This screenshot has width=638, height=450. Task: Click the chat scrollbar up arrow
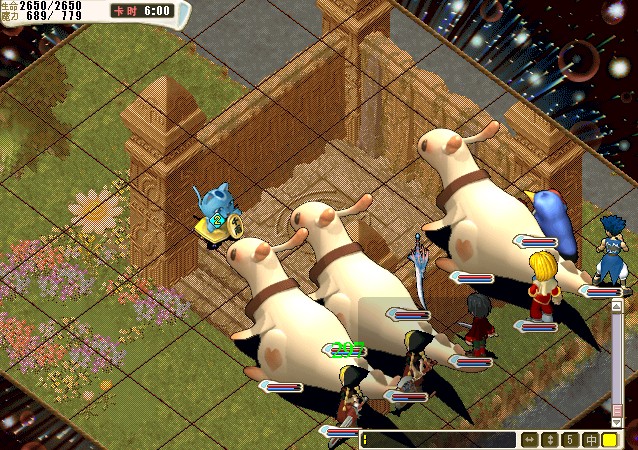(617, 305)
